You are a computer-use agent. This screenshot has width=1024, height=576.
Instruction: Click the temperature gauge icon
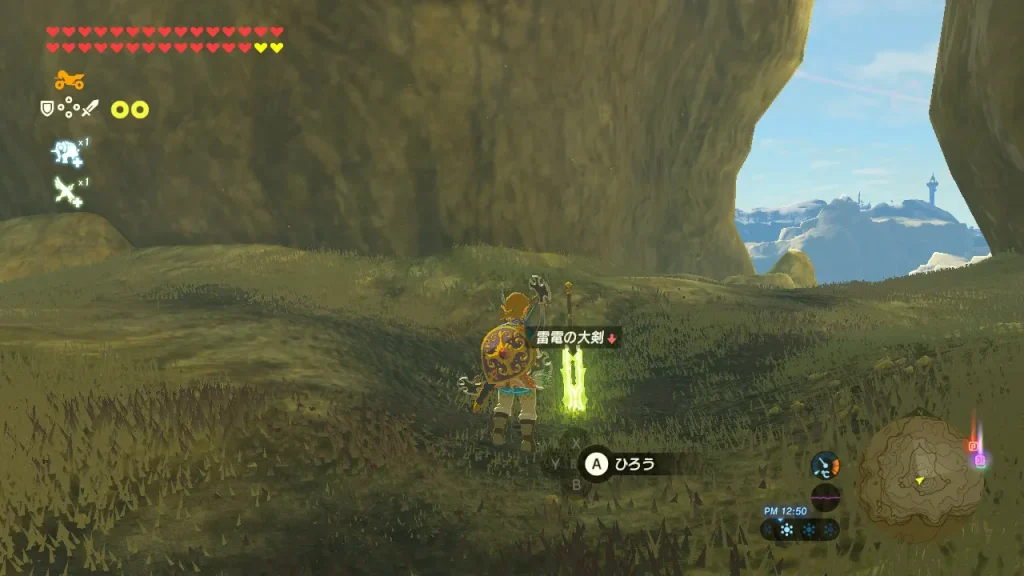(825, 465)
